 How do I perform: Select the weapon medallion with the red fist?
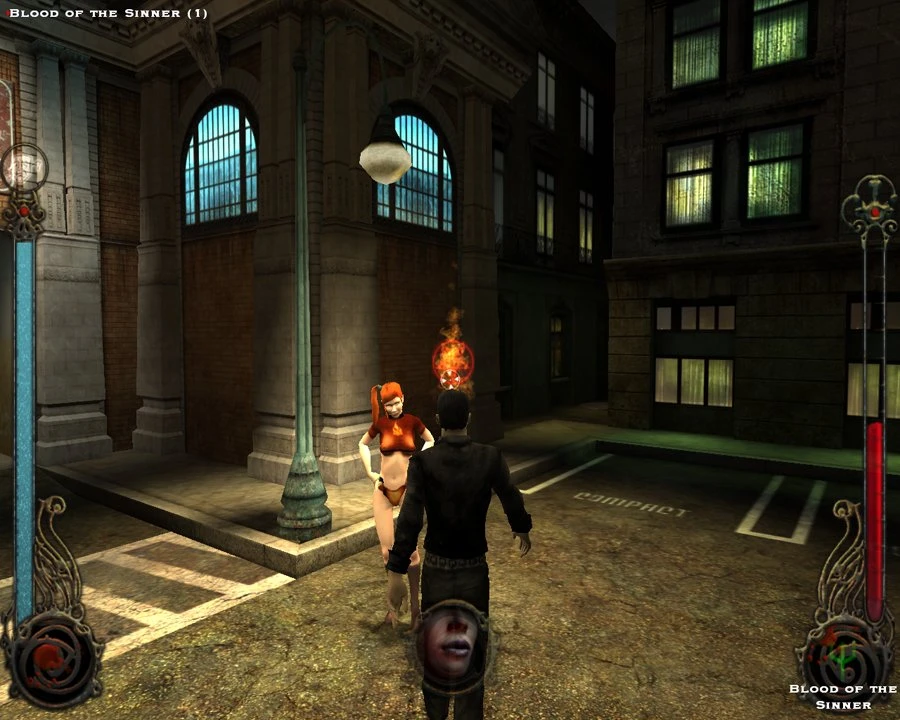click(x=52, y=659)
